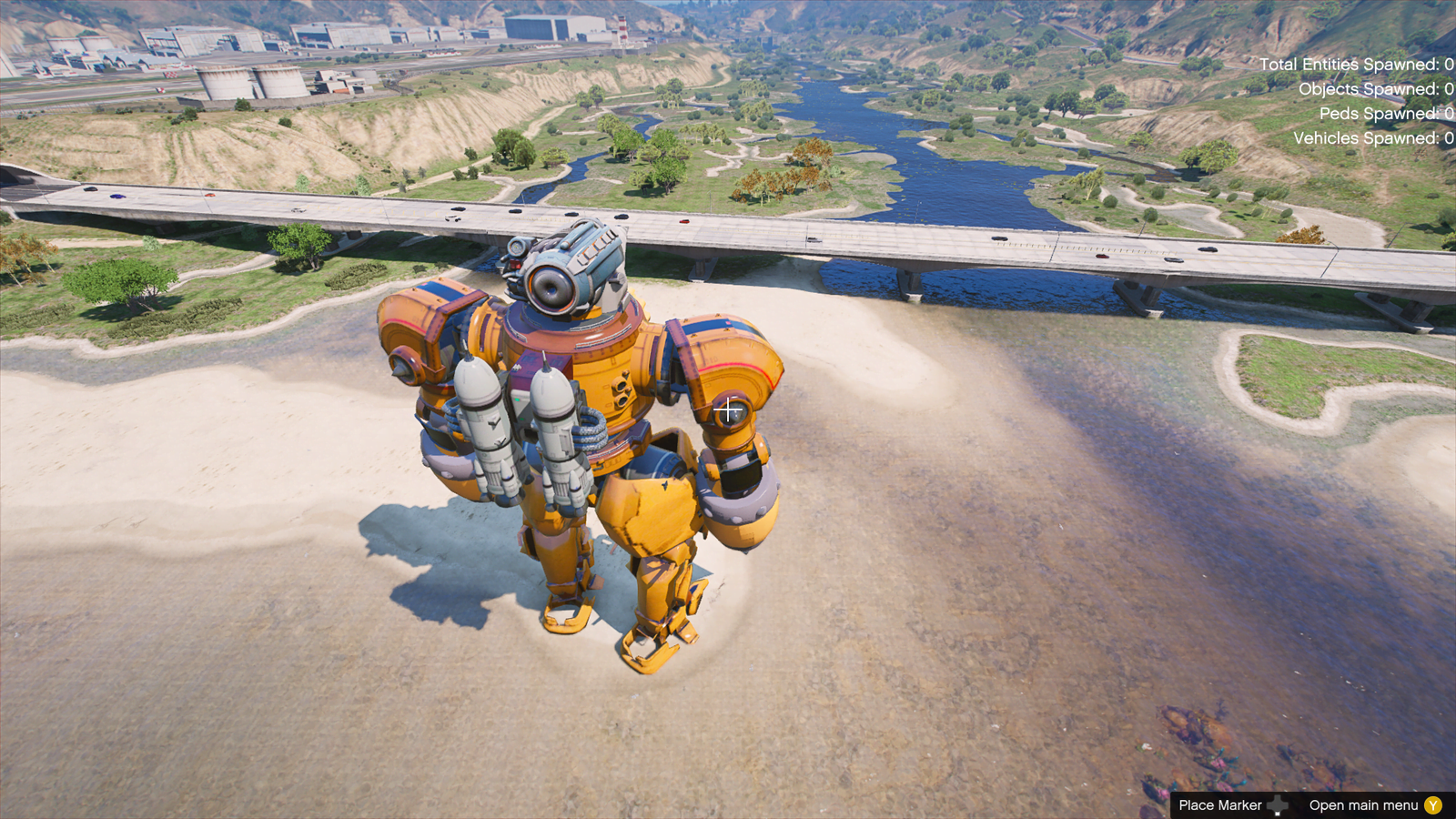1456x819 pixels.
Task: Click the dark prompt bar at bottom right
Action: 1310,805
